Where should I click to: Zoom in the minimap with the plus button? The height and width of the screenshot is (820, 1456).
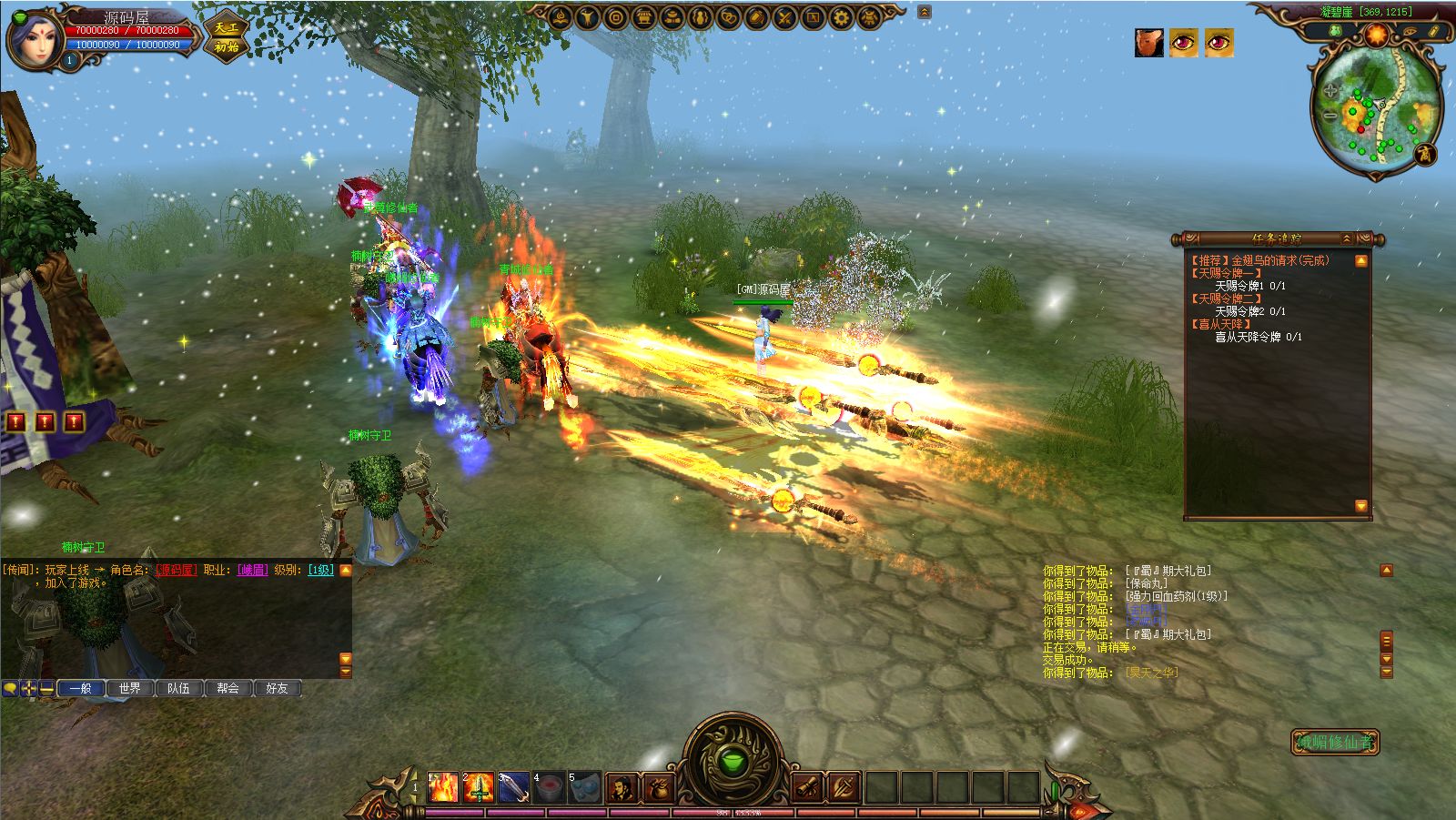tap(1330, 91)
